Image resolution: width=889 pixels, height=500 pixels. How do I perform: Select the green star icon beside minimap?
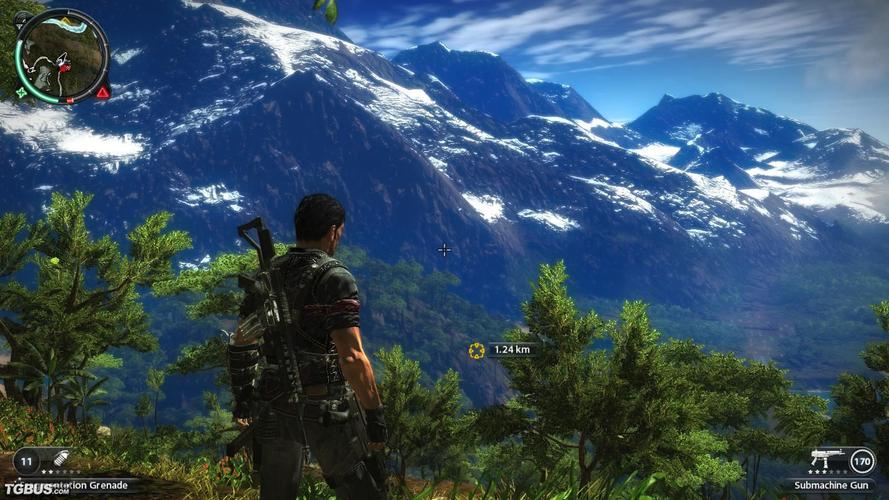[21, 93]
